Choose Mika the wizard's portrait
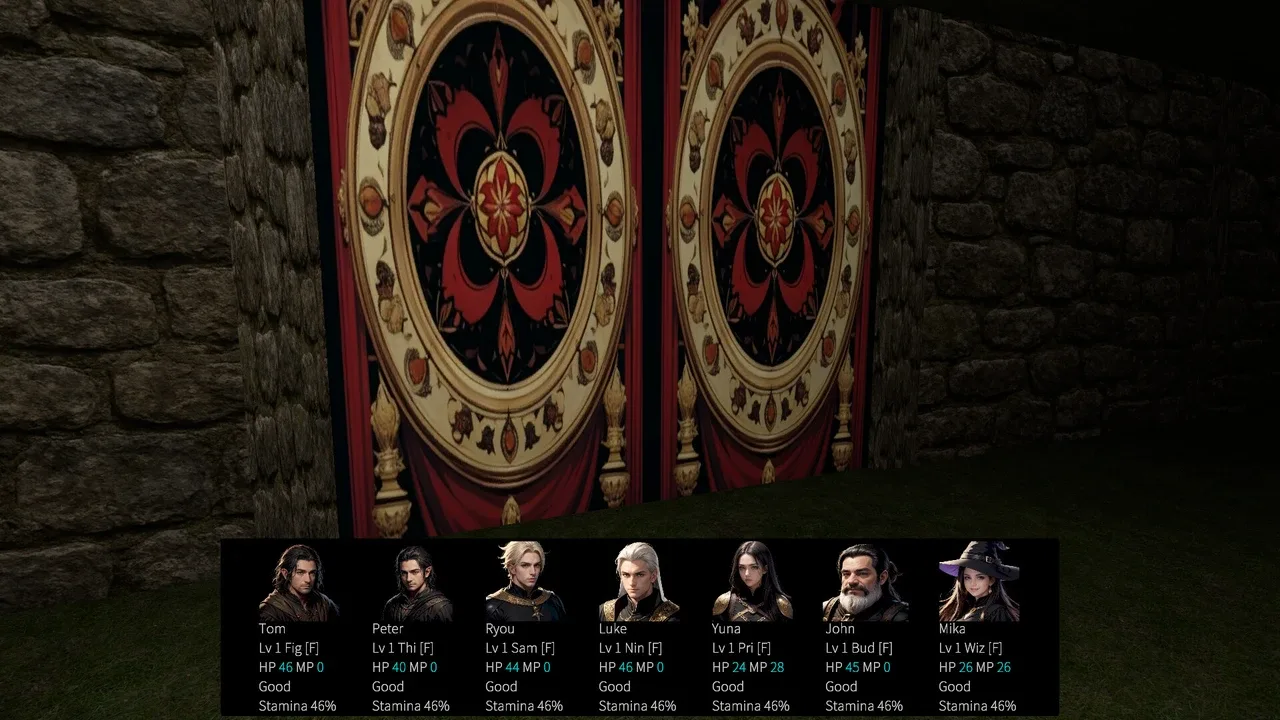This screenshot has height=720, width=1280. click(978, 582)
